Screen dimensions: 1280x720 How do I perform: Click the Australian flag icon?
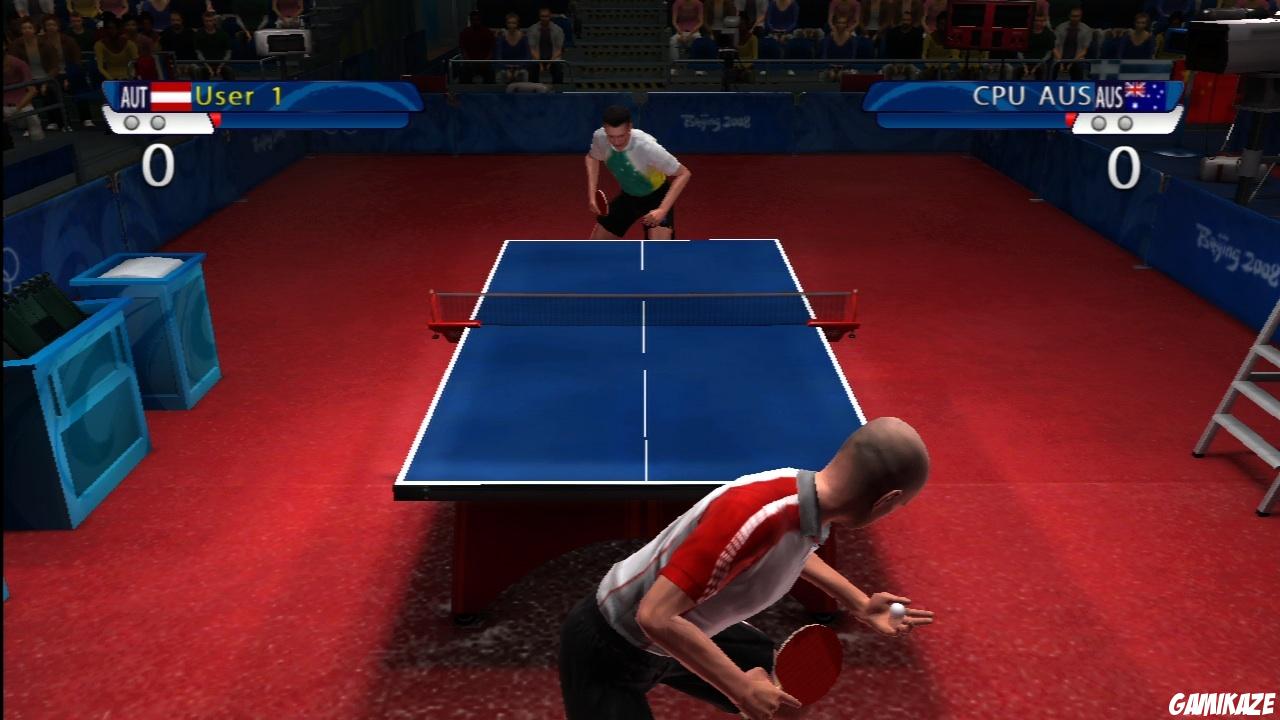1147,95
